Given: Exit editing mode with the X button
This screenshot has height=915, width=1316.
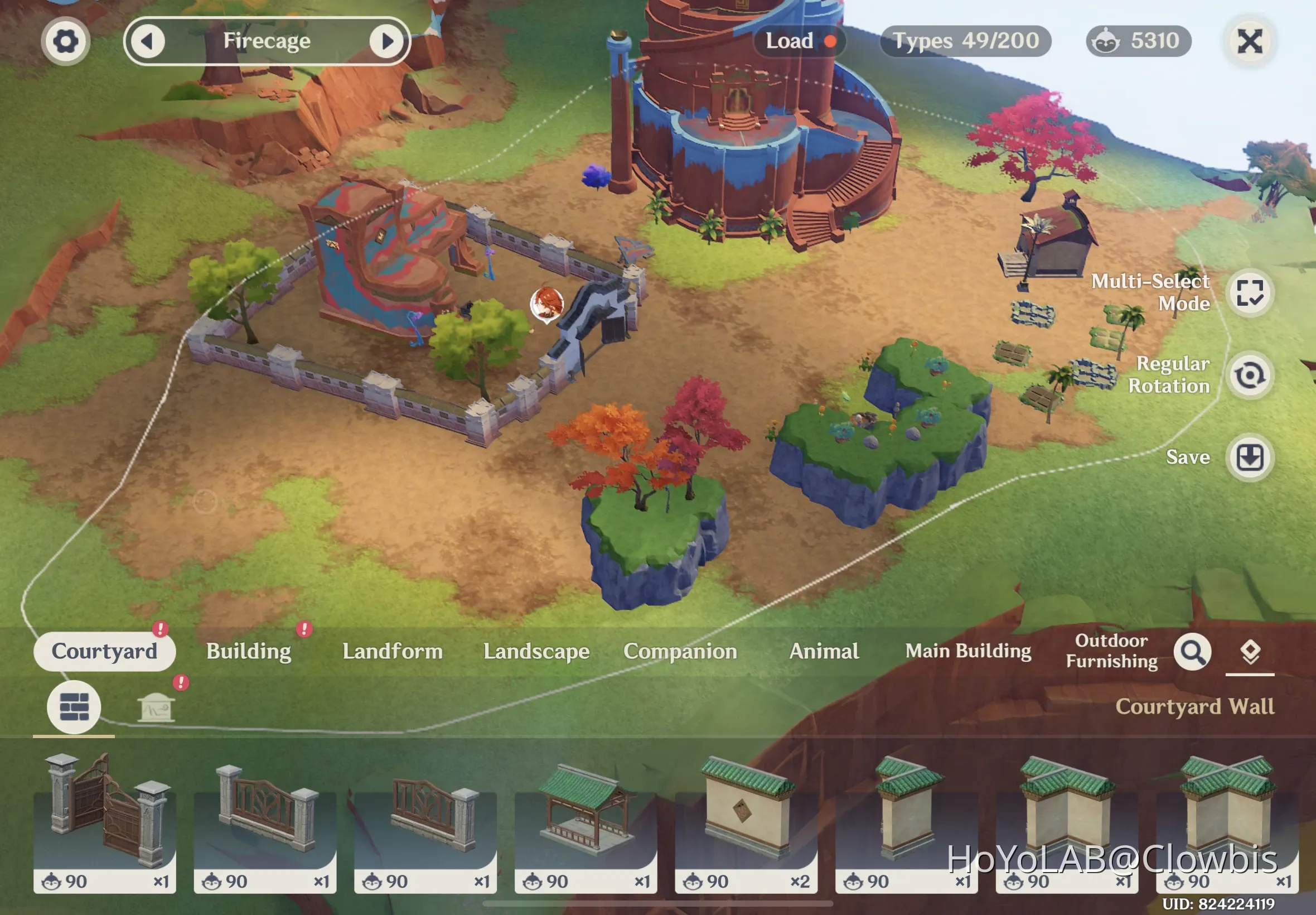Looking at the screenshot, I should (1251, 41).
